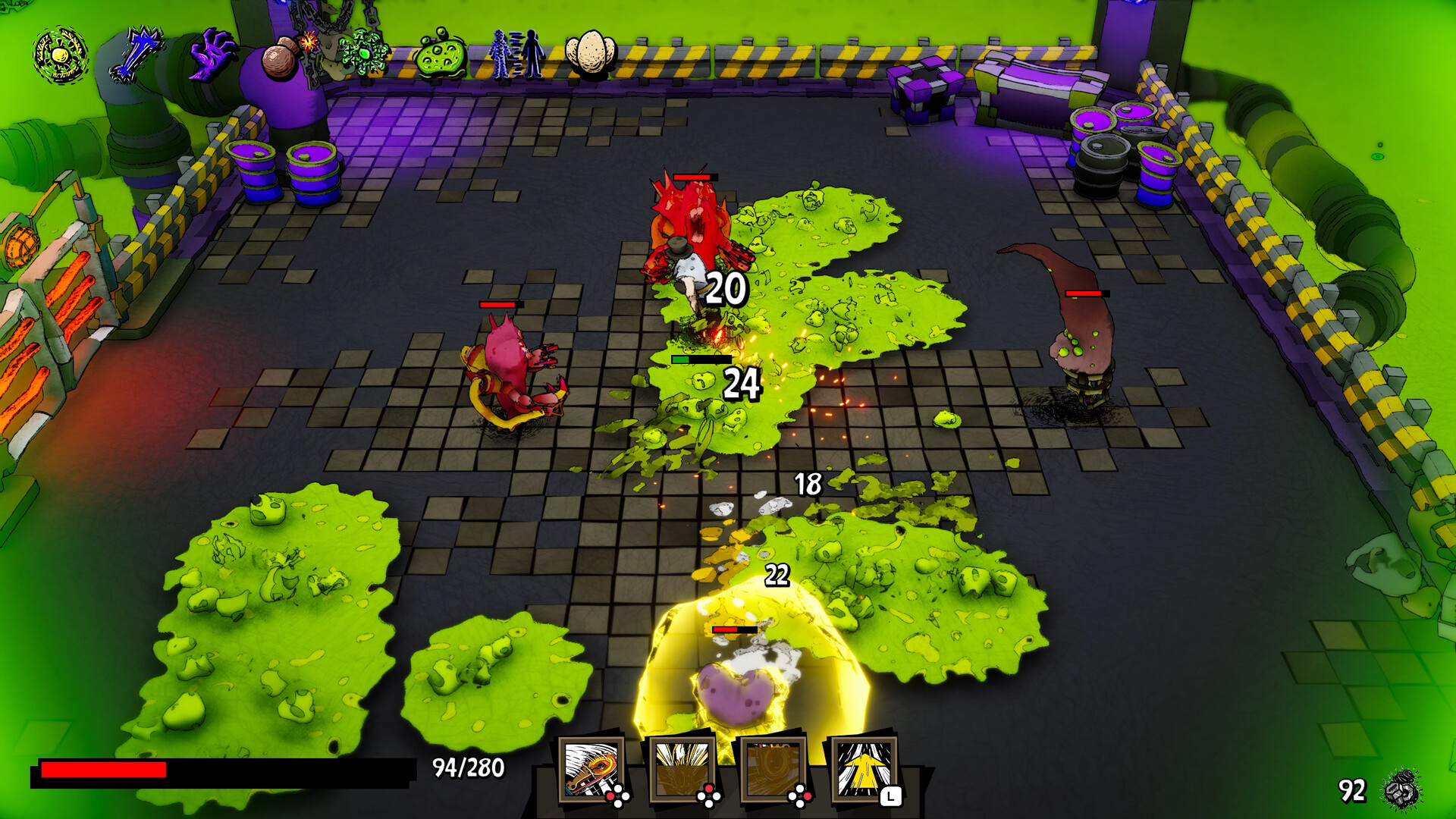
Task: Click the mummy figure status icon
Action: click(500, 53)
